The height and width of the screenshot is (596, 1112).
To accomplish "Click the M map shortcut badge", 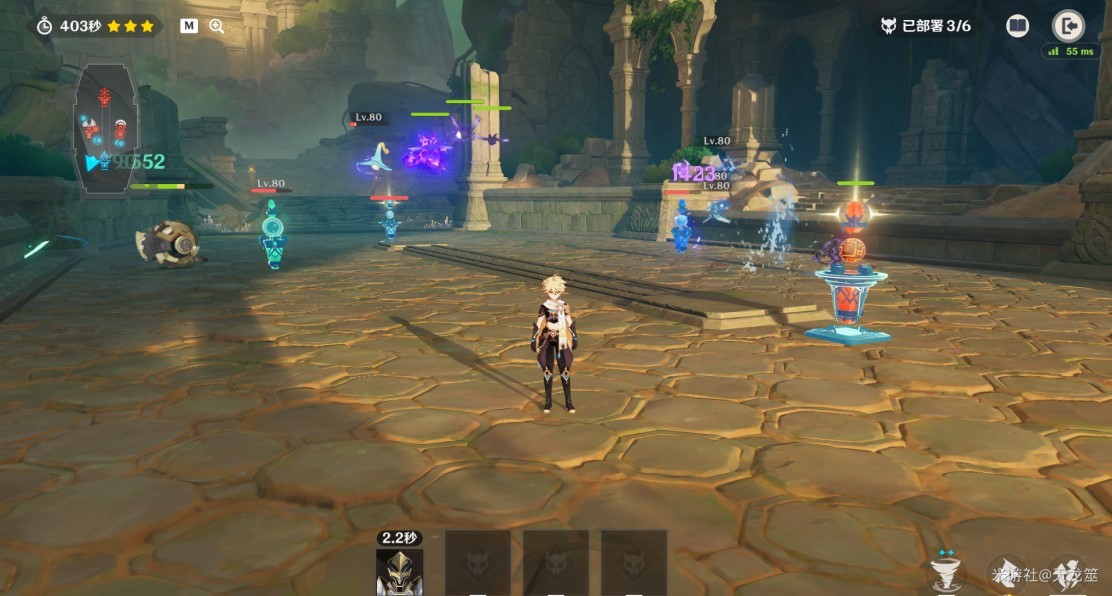I will (x=188, y=26).
